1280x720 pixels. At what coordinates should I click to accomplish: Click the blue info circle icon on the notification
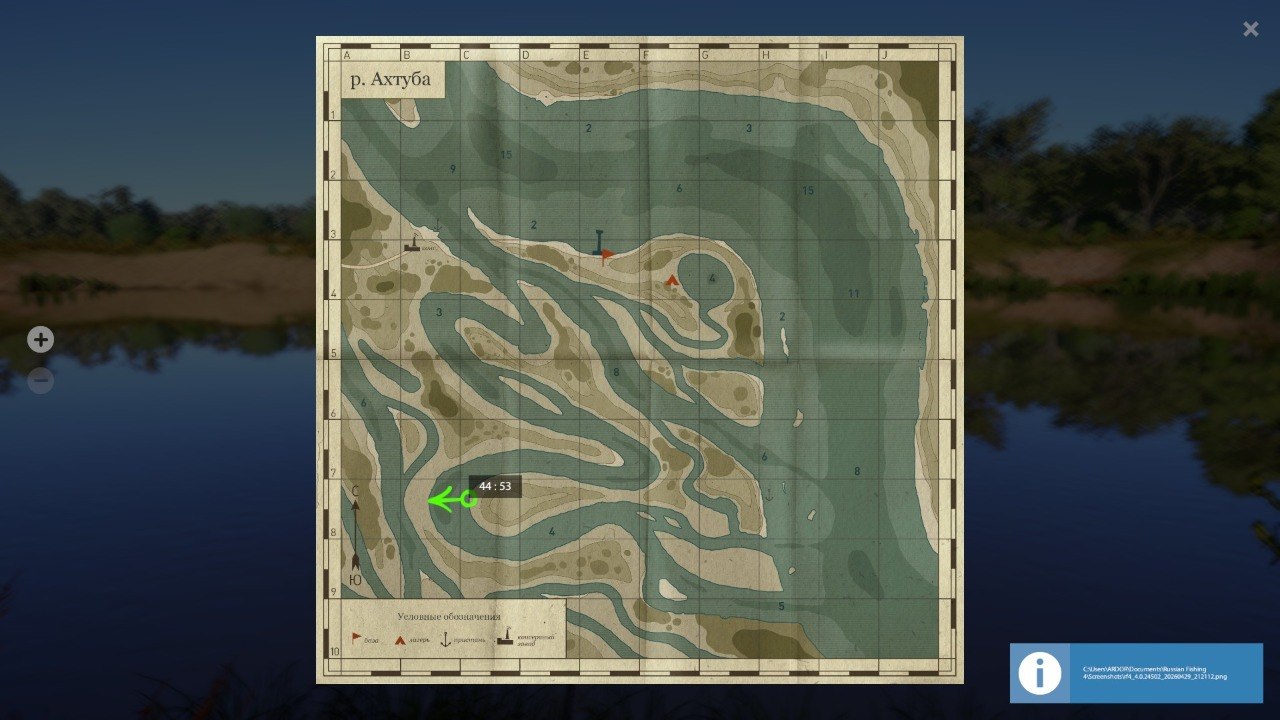pos(1039,673)
